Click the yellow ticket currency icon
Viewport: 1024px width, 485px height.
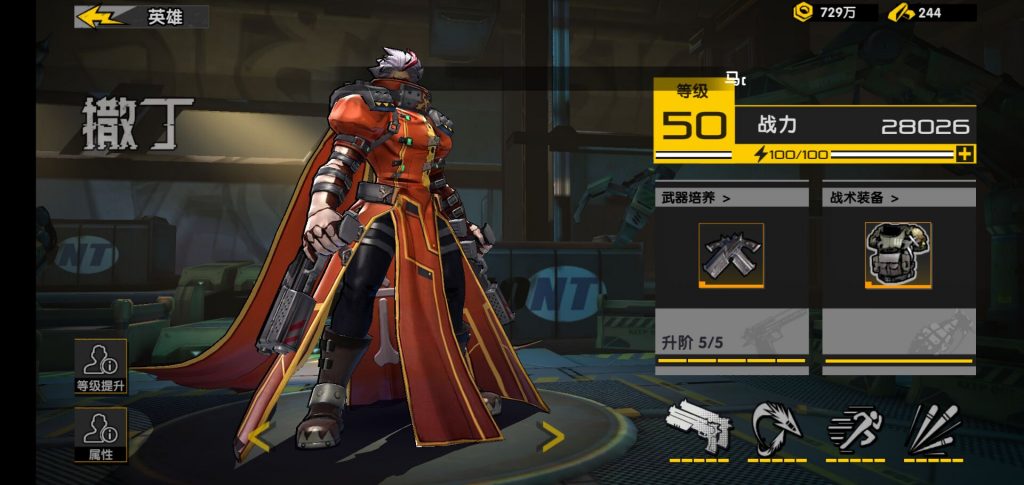(901, 12)
